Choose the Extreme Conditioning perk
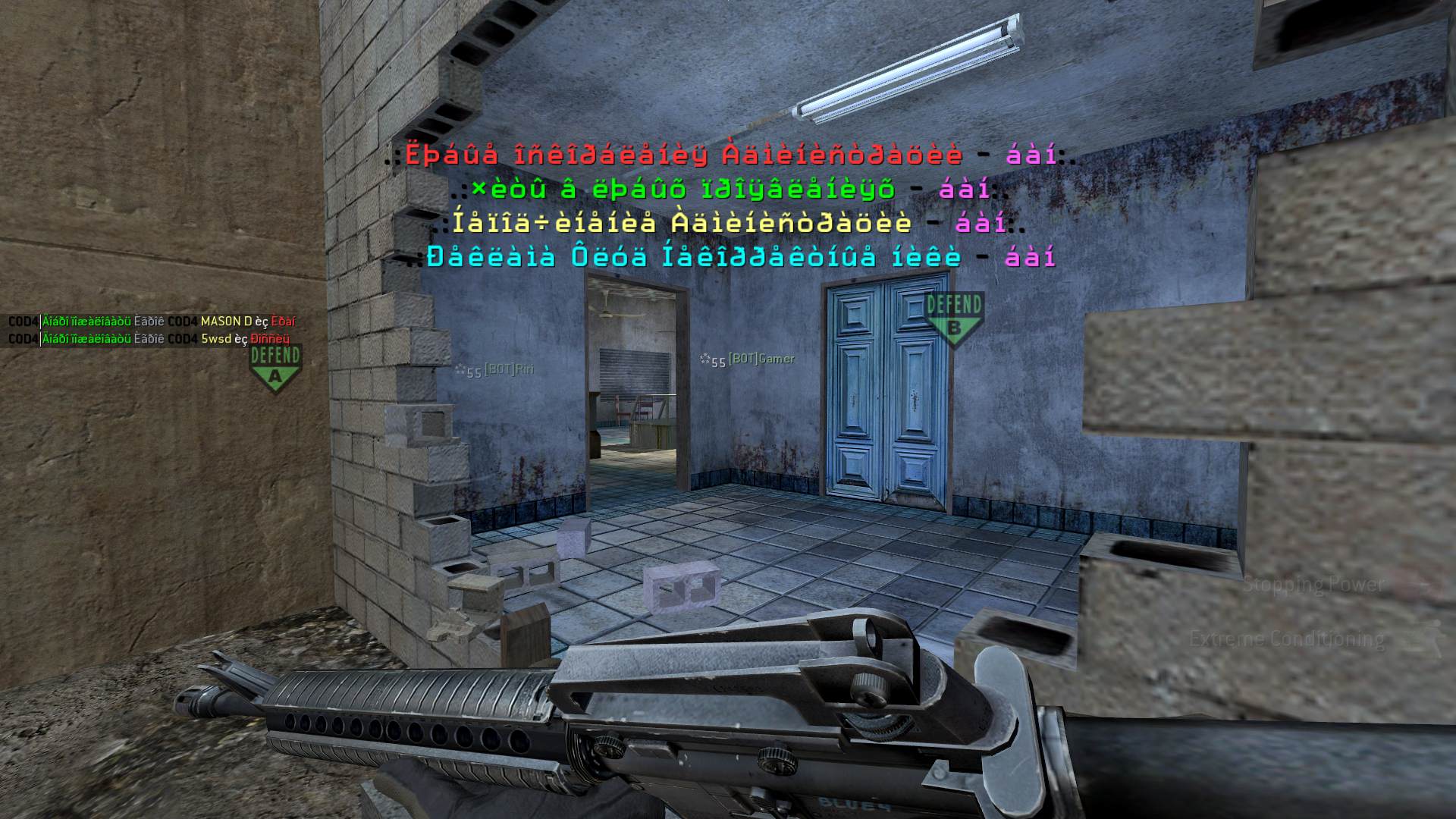The height and width of the screenshot is (819, 1456). 1287,639
